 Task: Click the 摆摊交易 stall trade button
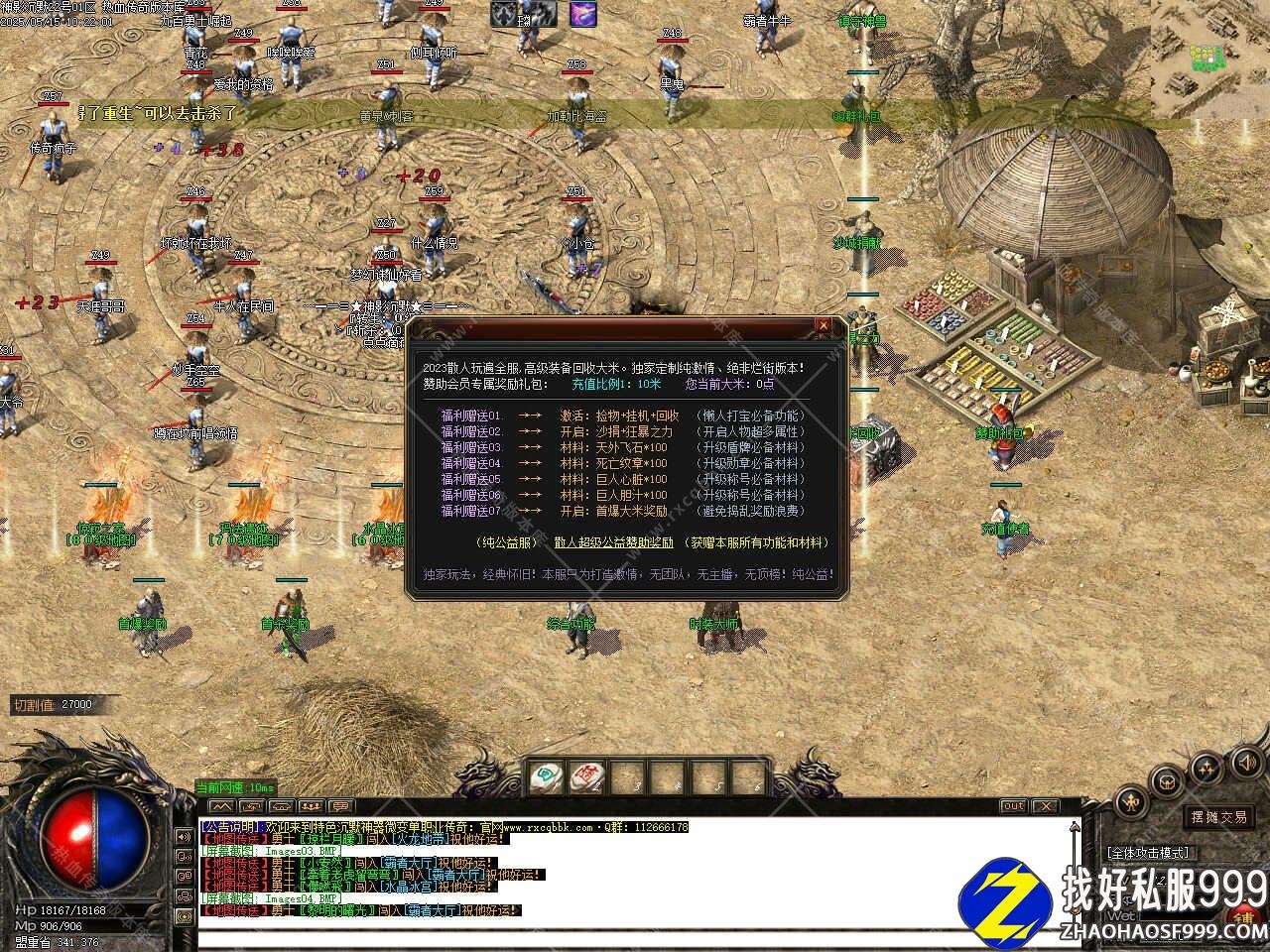[x=1219, y=817]
